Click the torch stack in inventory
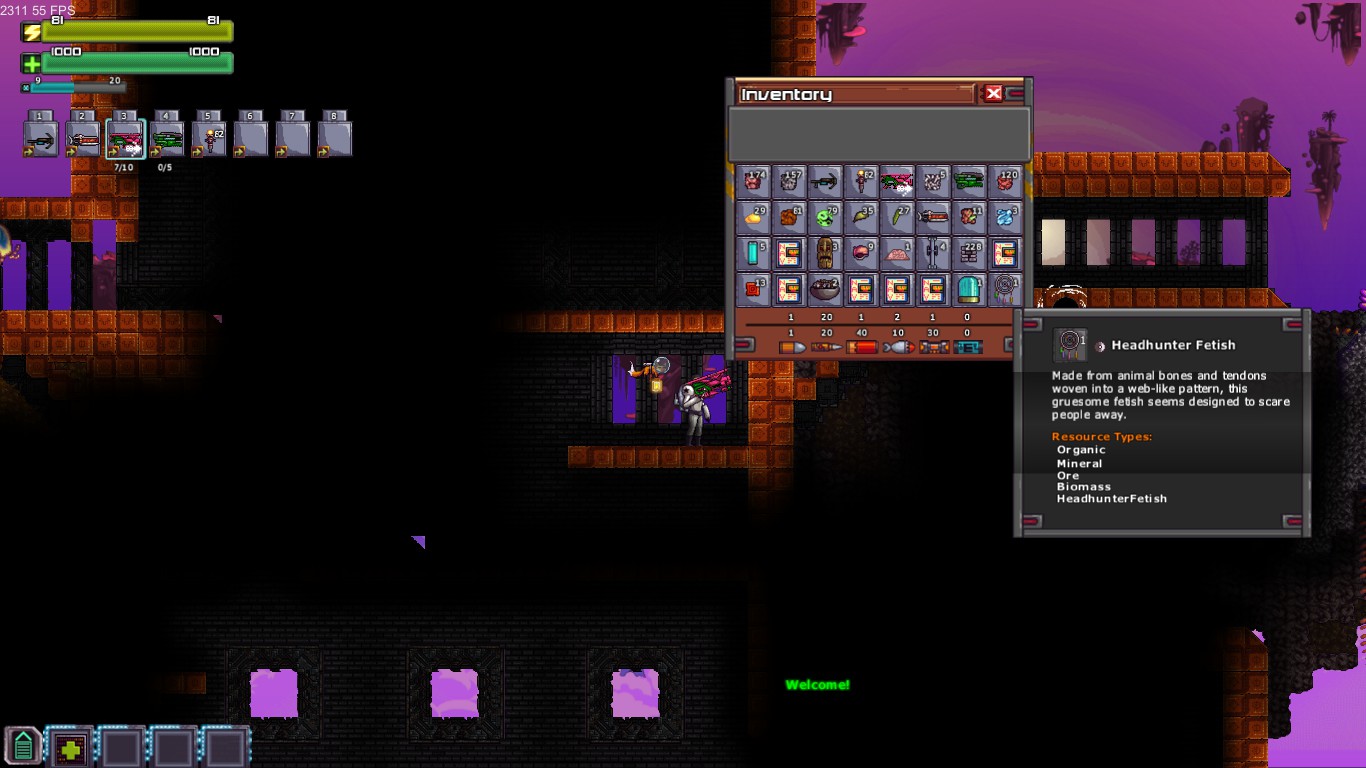 tap(861, 182)
